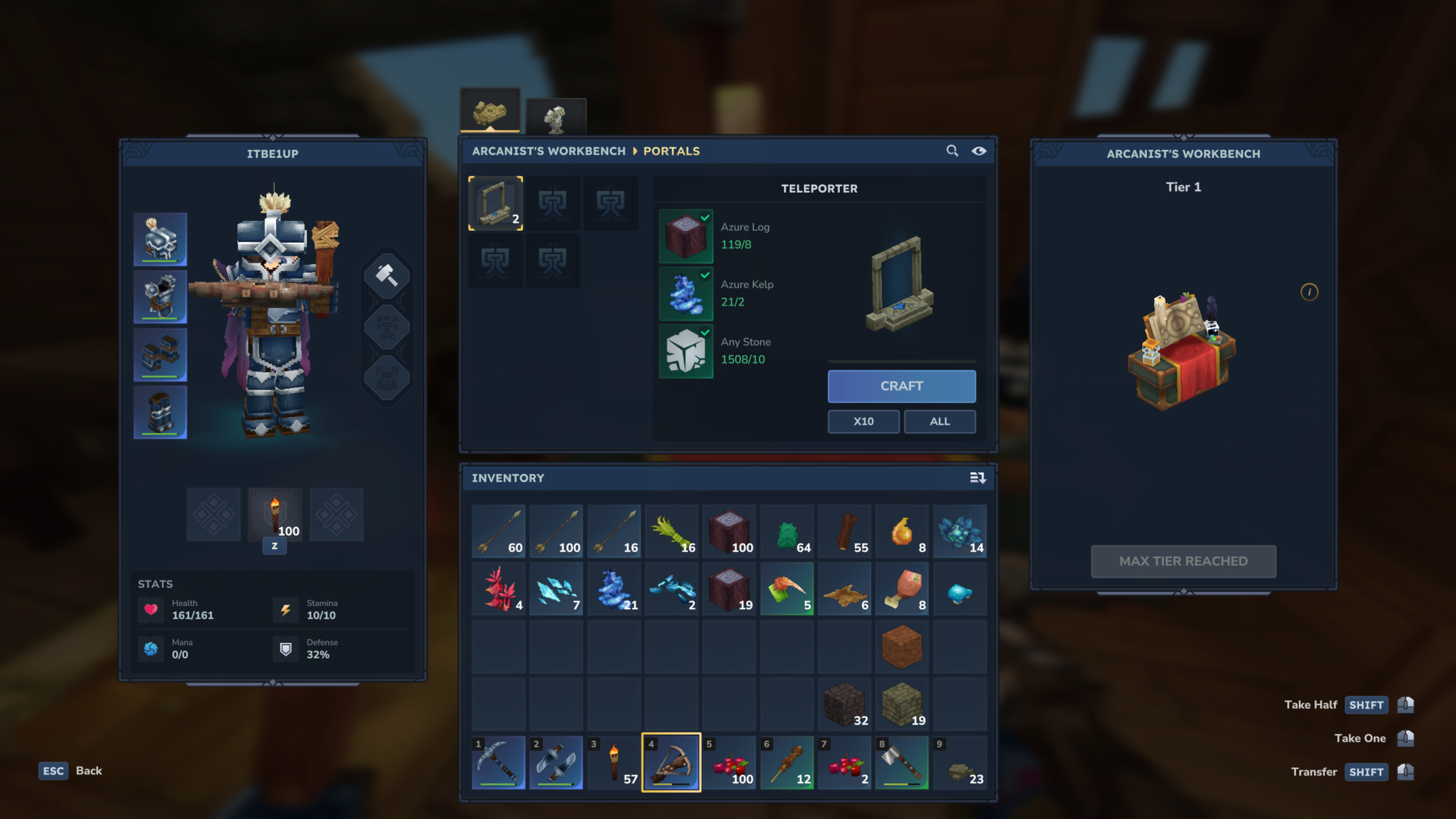Expand the second locked portal recipe slot
Image resolution: width=1456 pixels, height=819 pixels.
point(554,203)
